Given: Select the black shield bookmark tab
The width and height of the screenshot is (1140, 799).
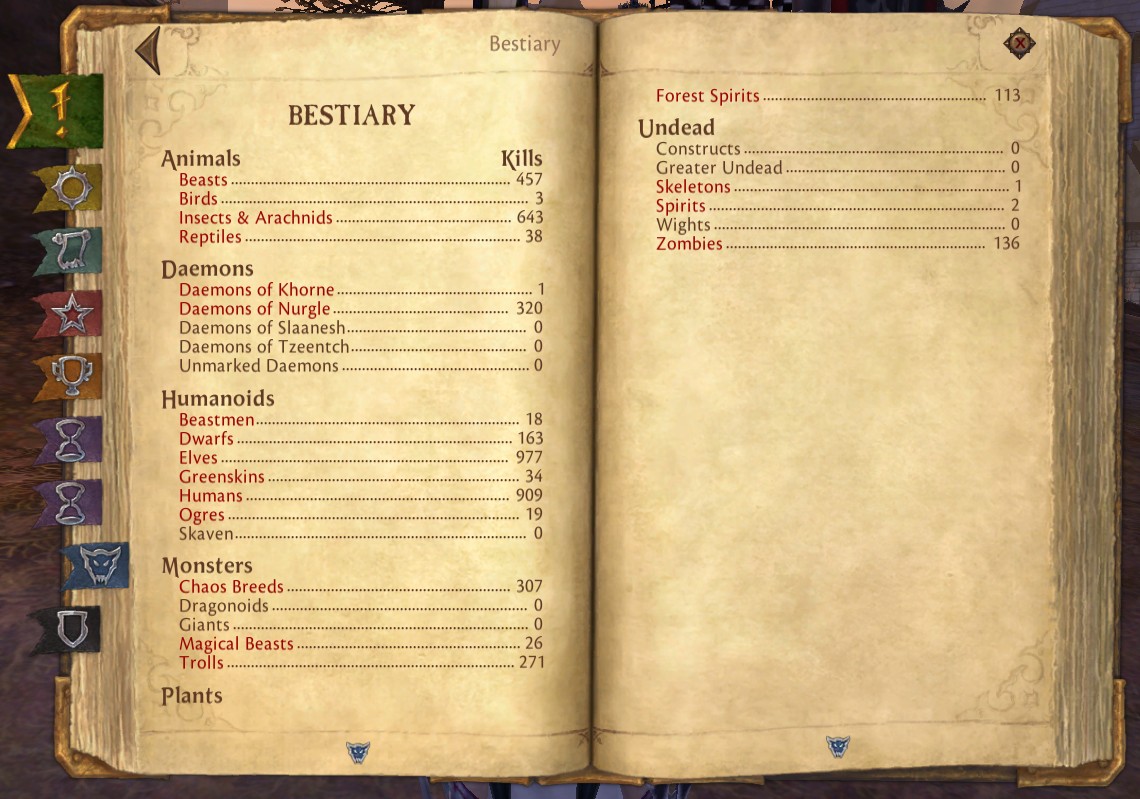Looking at the screenshot, I should point(70,629).
